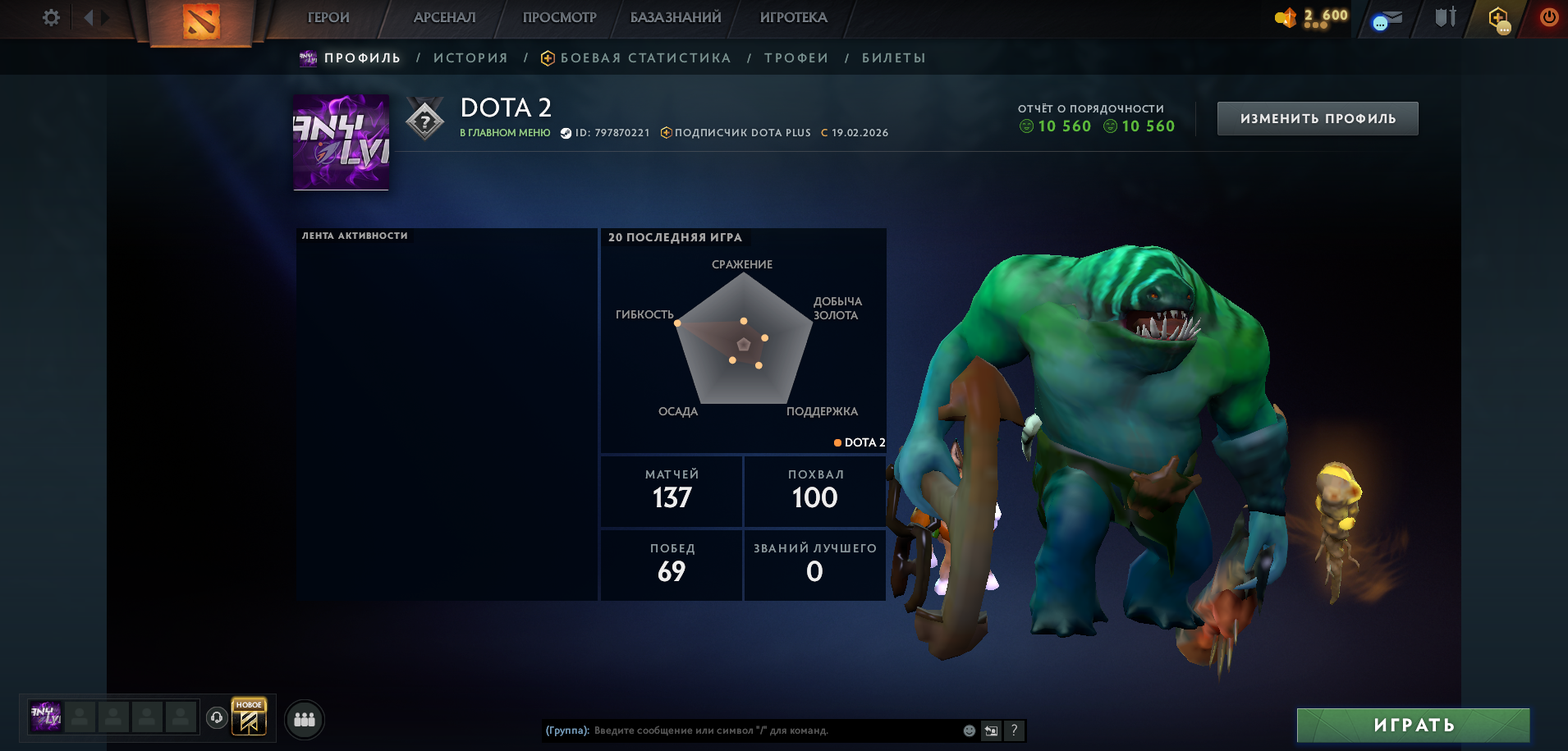Click the NOVOE battle pass badge
The image size is (1568, 751).
point(248,716)
